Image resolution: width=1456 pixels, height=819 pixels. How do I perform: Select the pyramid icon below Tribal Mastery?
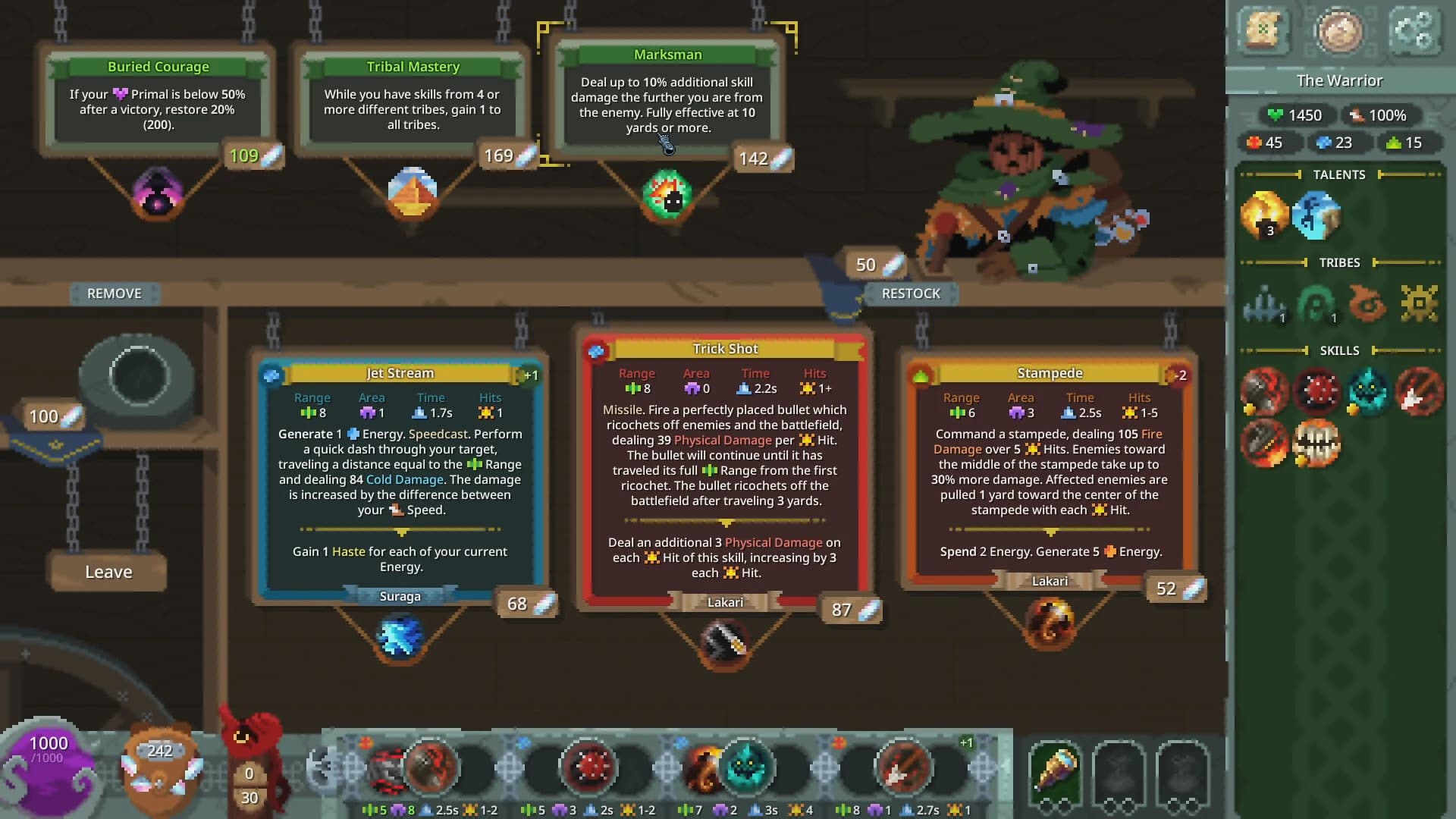(413, 194)
